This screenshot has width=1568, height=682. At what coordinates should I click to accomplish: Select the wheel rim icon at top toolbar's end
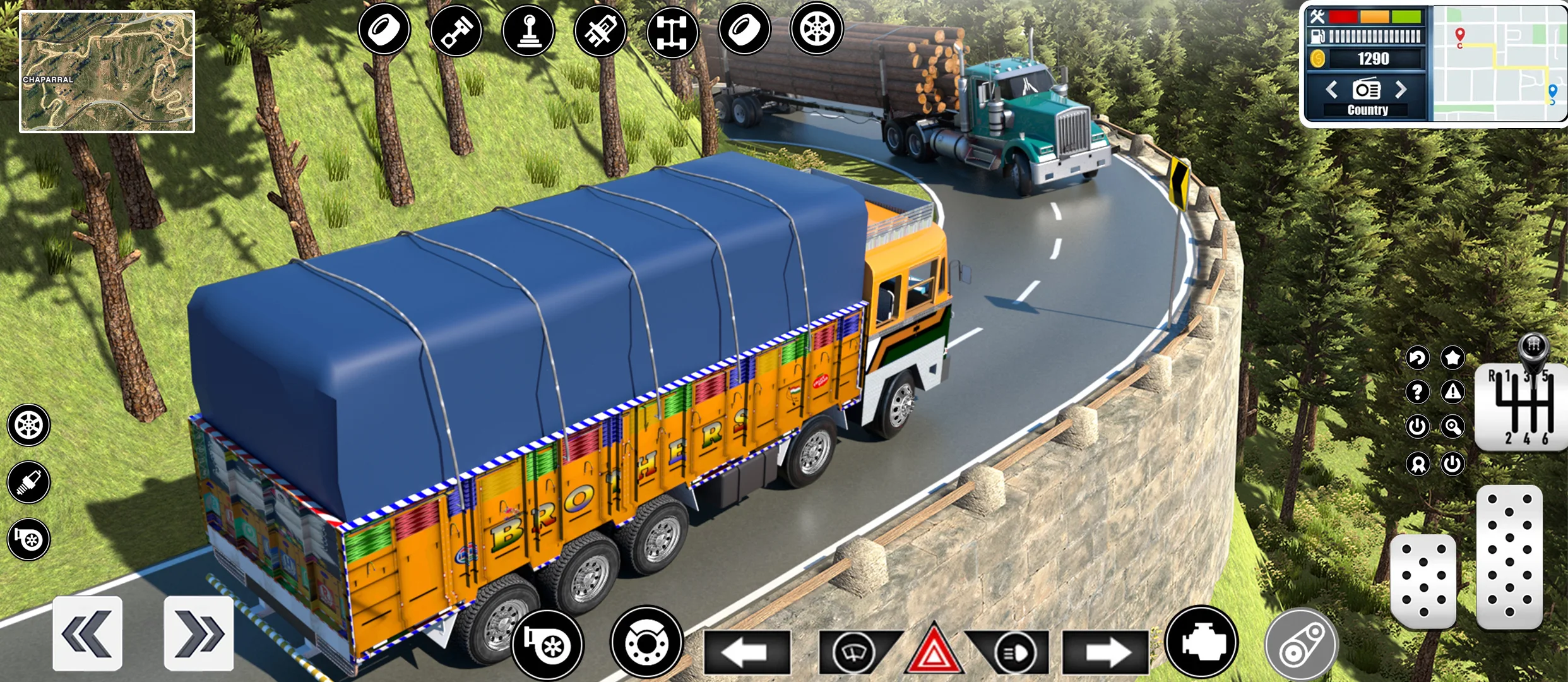[817, 28]
